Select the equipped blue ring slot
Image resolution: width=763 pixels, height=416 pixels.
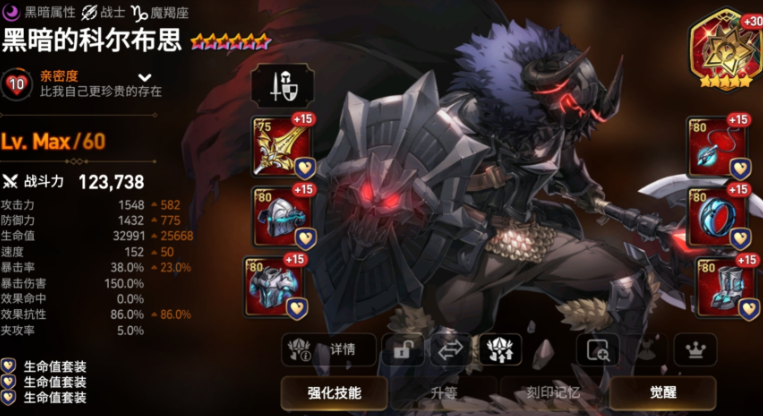click(x=717, y=215)
